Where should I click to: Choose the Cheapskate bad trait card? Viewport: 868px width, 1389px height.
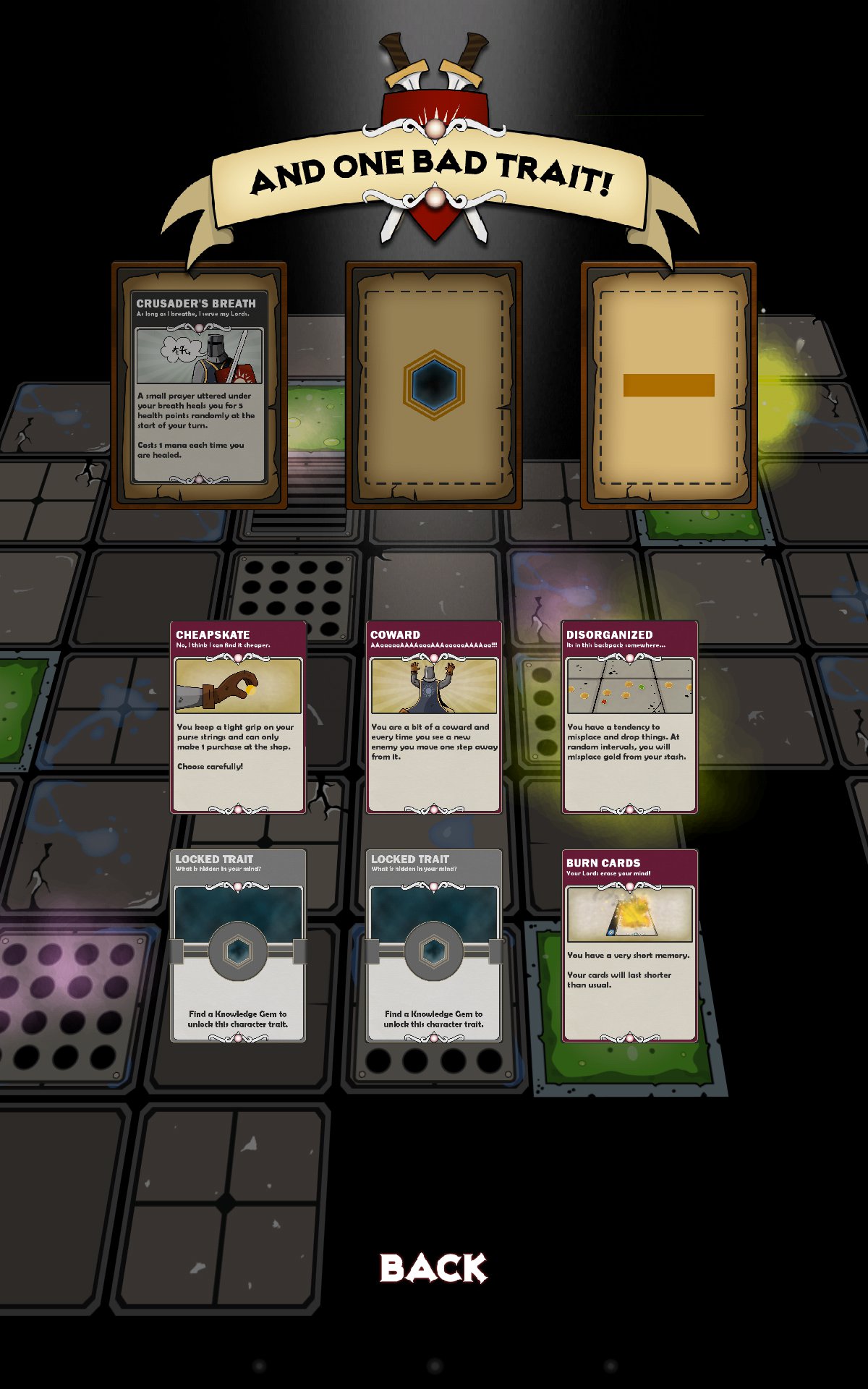pyautogui.click(x=238, y=716)
